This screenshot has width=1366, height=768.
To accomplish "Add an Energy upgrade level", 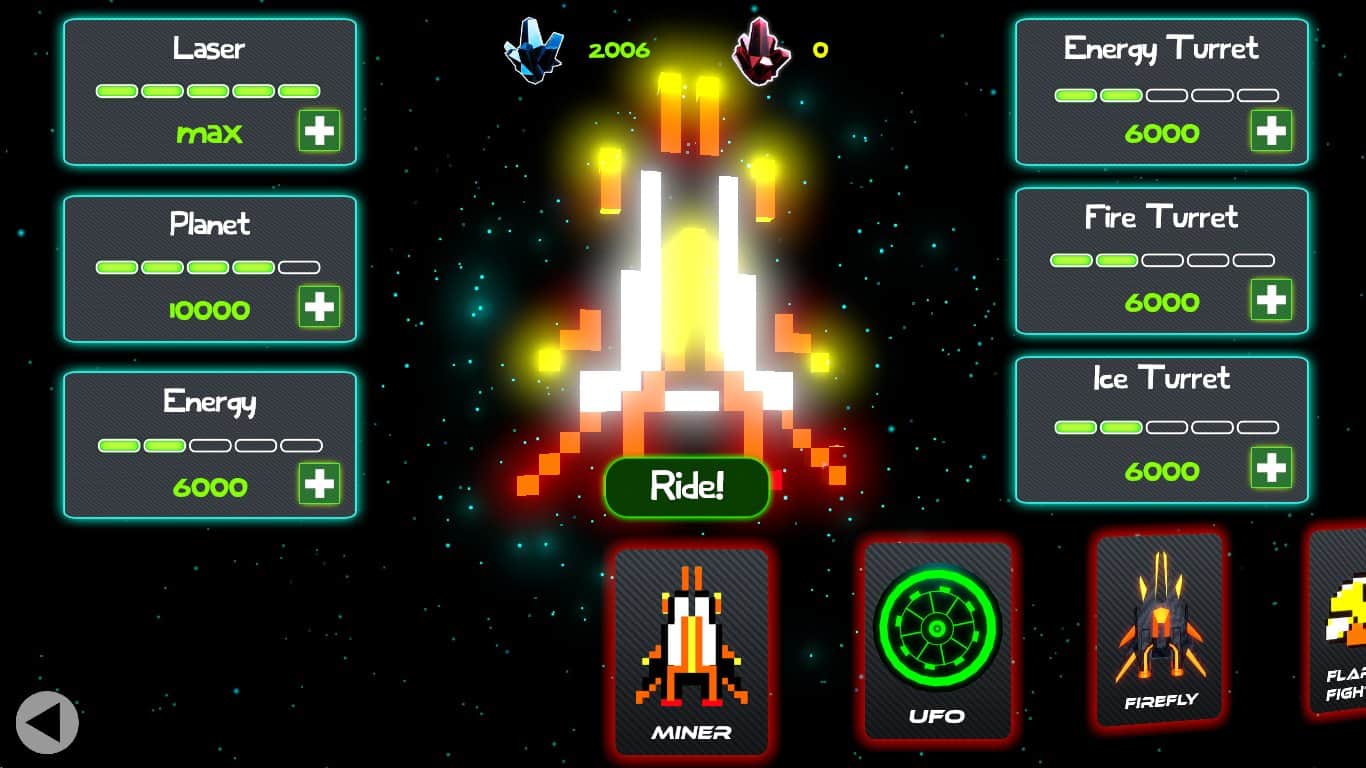I will [319, 484].
